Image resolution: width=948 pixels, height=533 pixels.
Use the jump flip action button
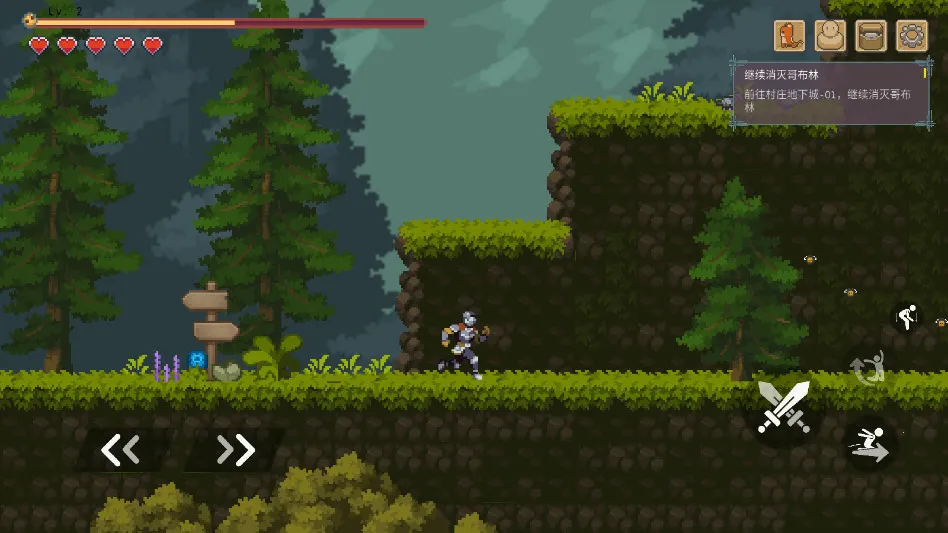point(866,367)
